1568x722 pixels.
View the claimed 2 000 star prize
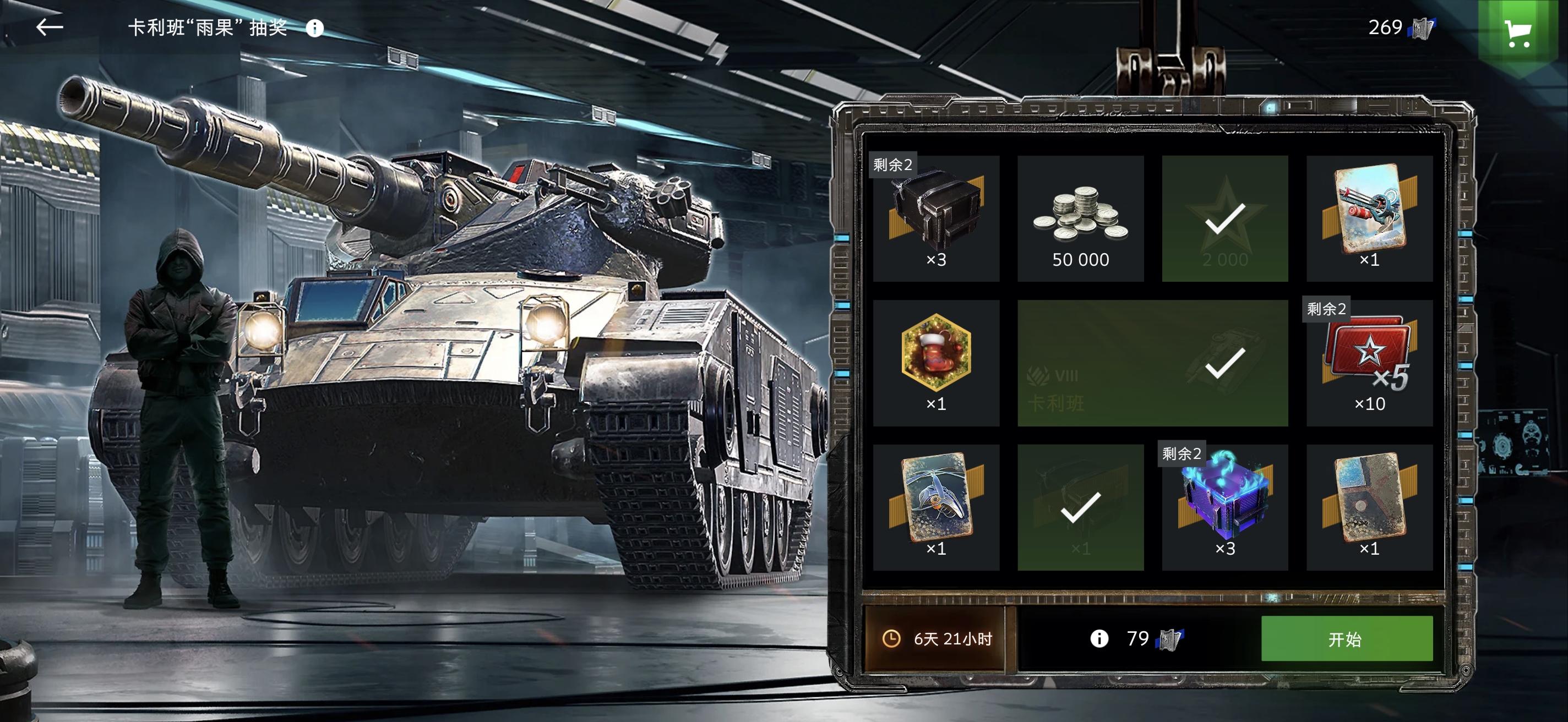[x=1224, y=218]
